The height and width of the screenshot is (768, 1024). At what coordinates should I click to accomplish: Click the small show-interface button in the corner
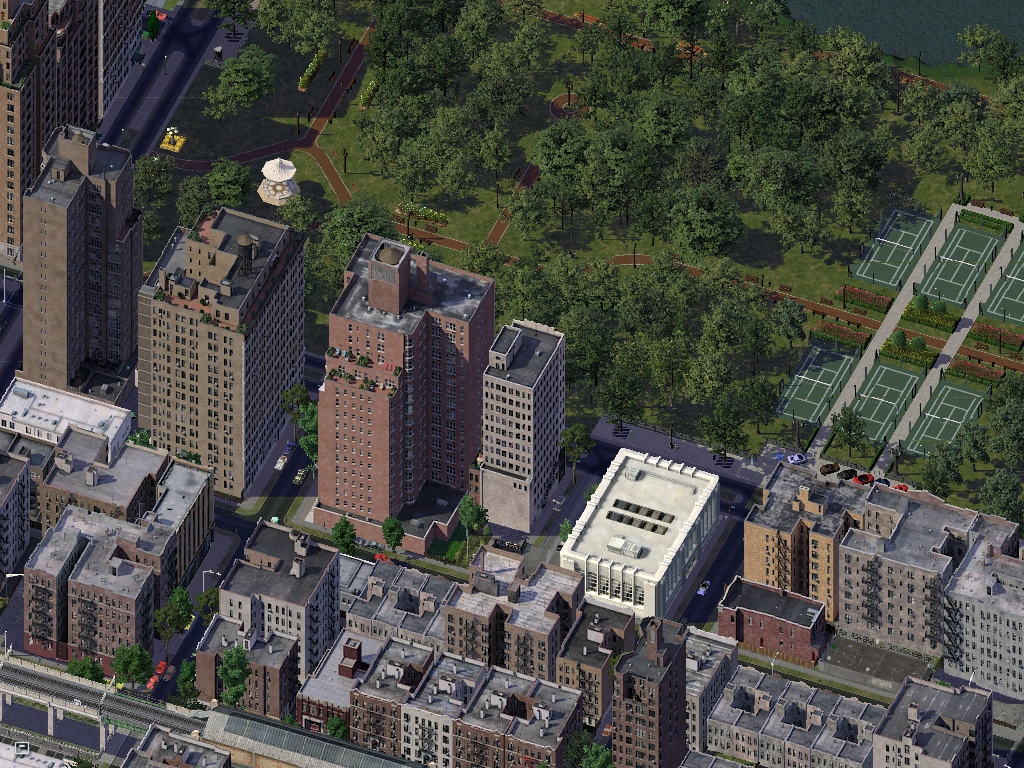coord(21,747)
